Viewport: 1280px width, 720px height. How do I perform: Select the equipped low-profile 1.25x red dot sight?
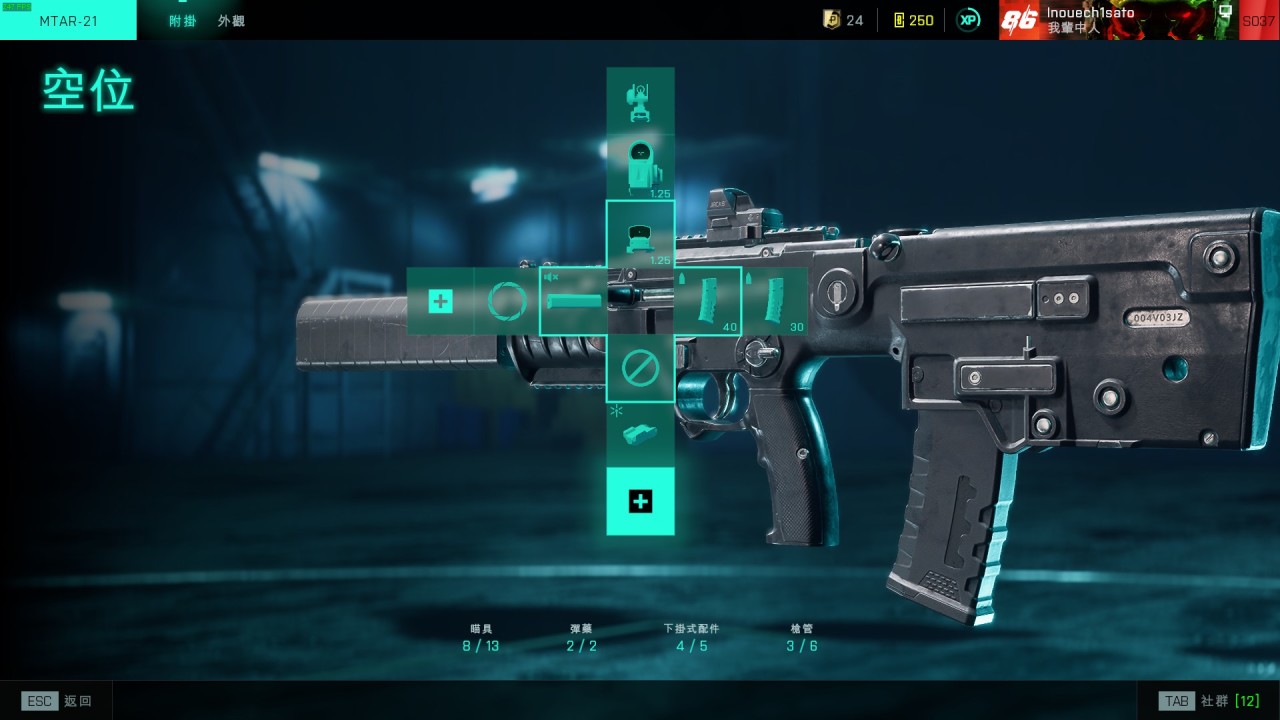(640, 235)
